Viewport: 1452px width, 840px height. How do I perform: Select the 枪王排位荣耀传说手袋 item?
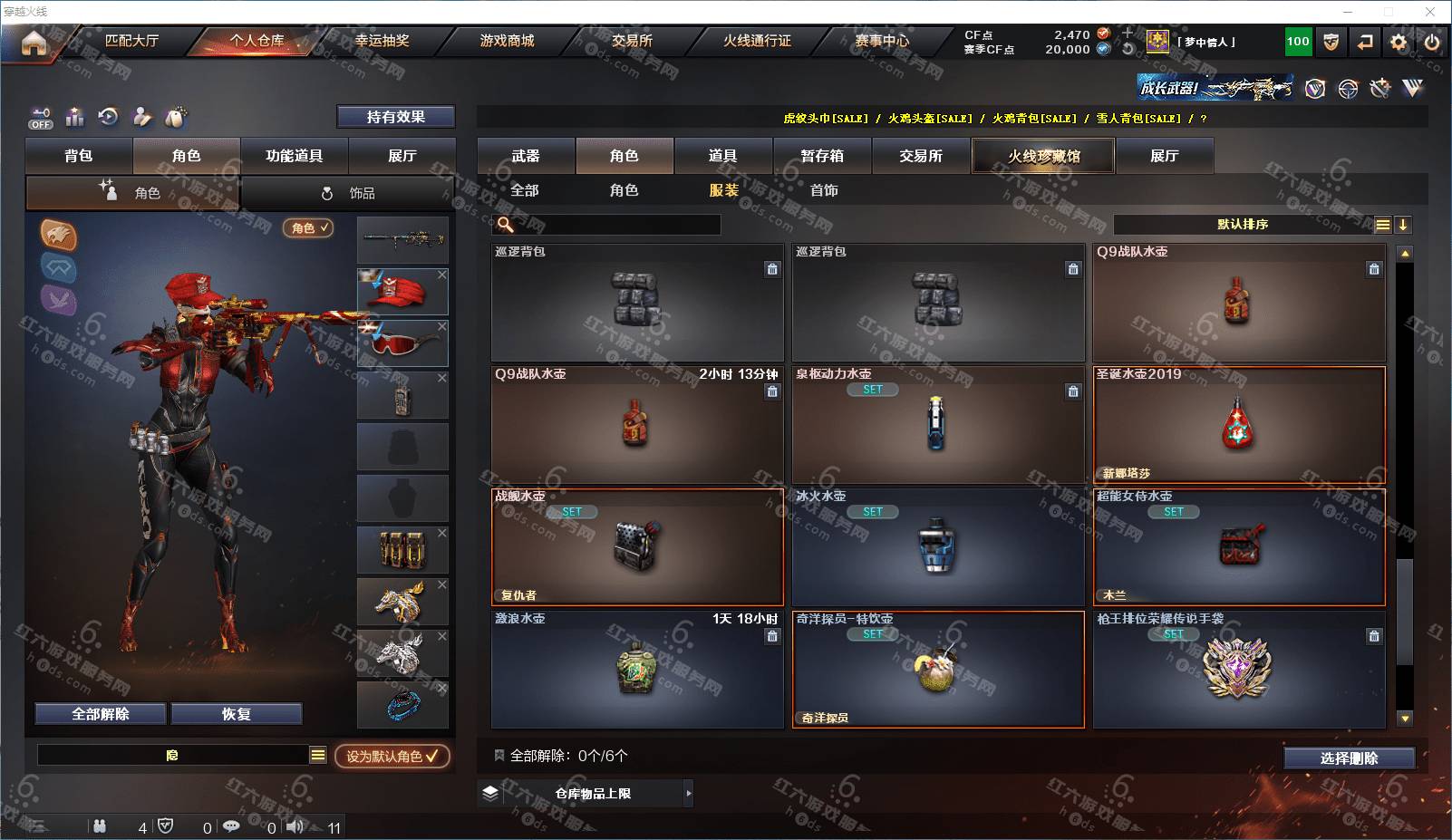[1238, 669]
